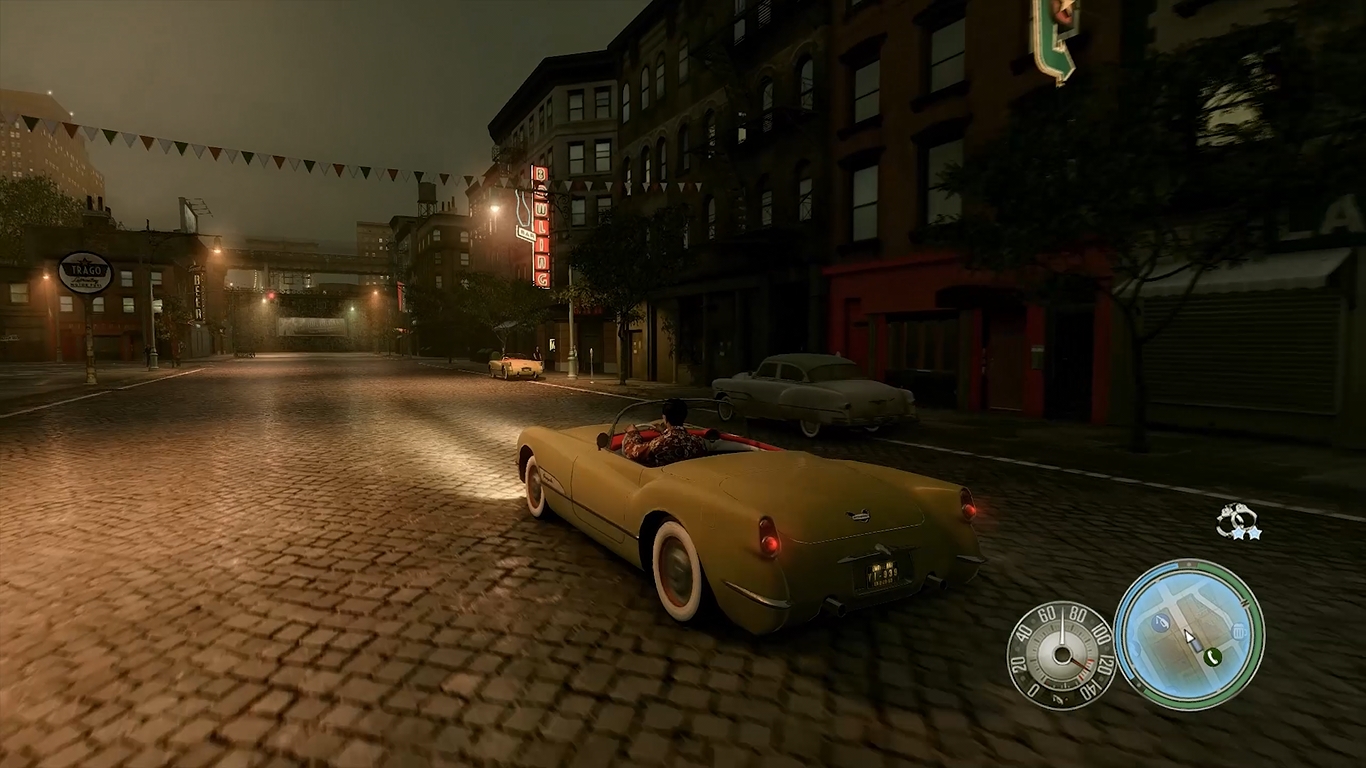Screen dimensions: 1366x768
Task: Click the white player arrow on the minimap
Action: pos(1191,638)
